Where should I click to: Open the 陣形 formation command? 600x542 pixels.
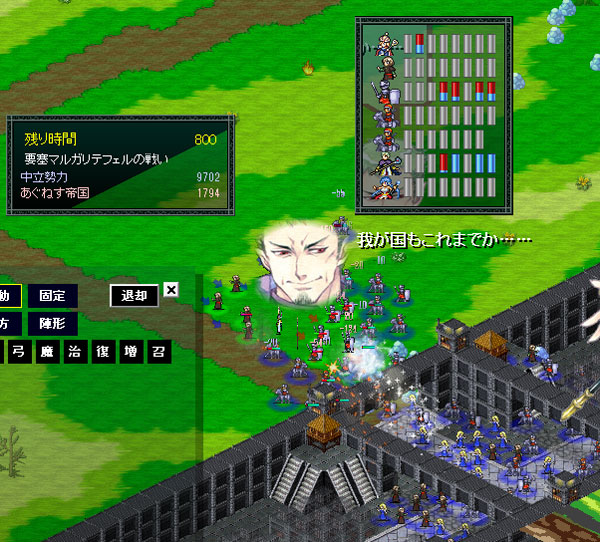click(x=51, y=323)
